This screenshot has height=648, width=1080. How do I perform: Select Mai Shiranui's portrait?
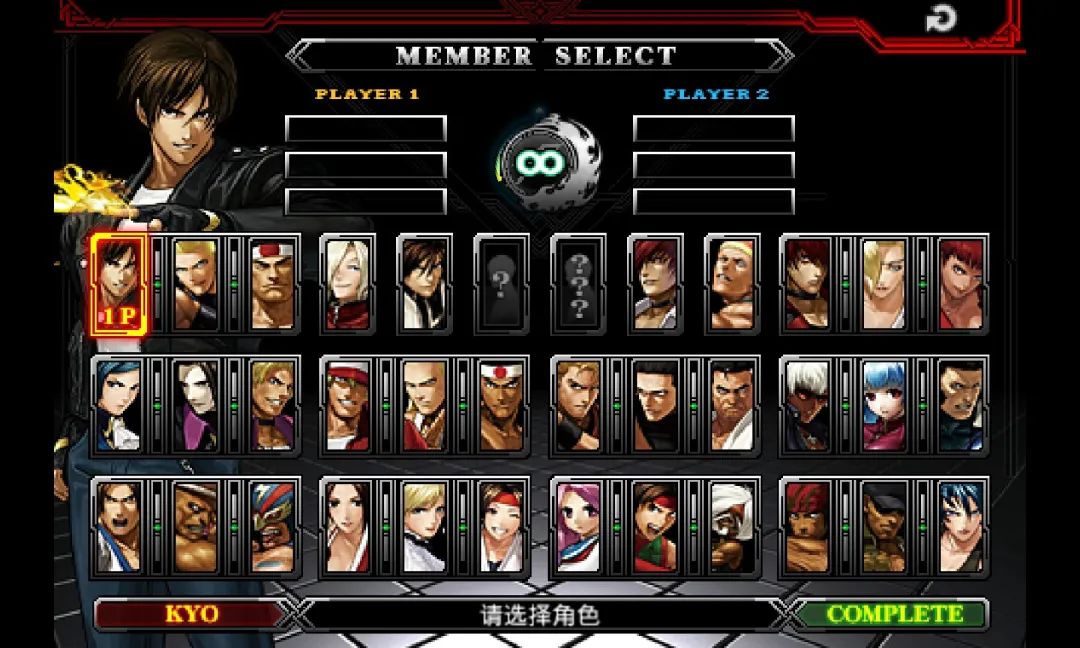(x=347, y=527)
